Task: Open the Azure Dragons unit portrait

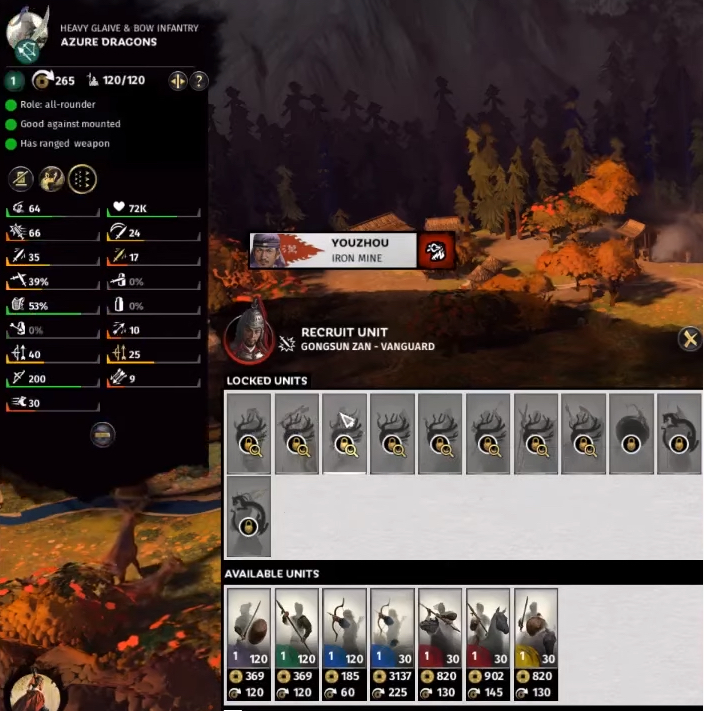Action: (x=27, y=35)
